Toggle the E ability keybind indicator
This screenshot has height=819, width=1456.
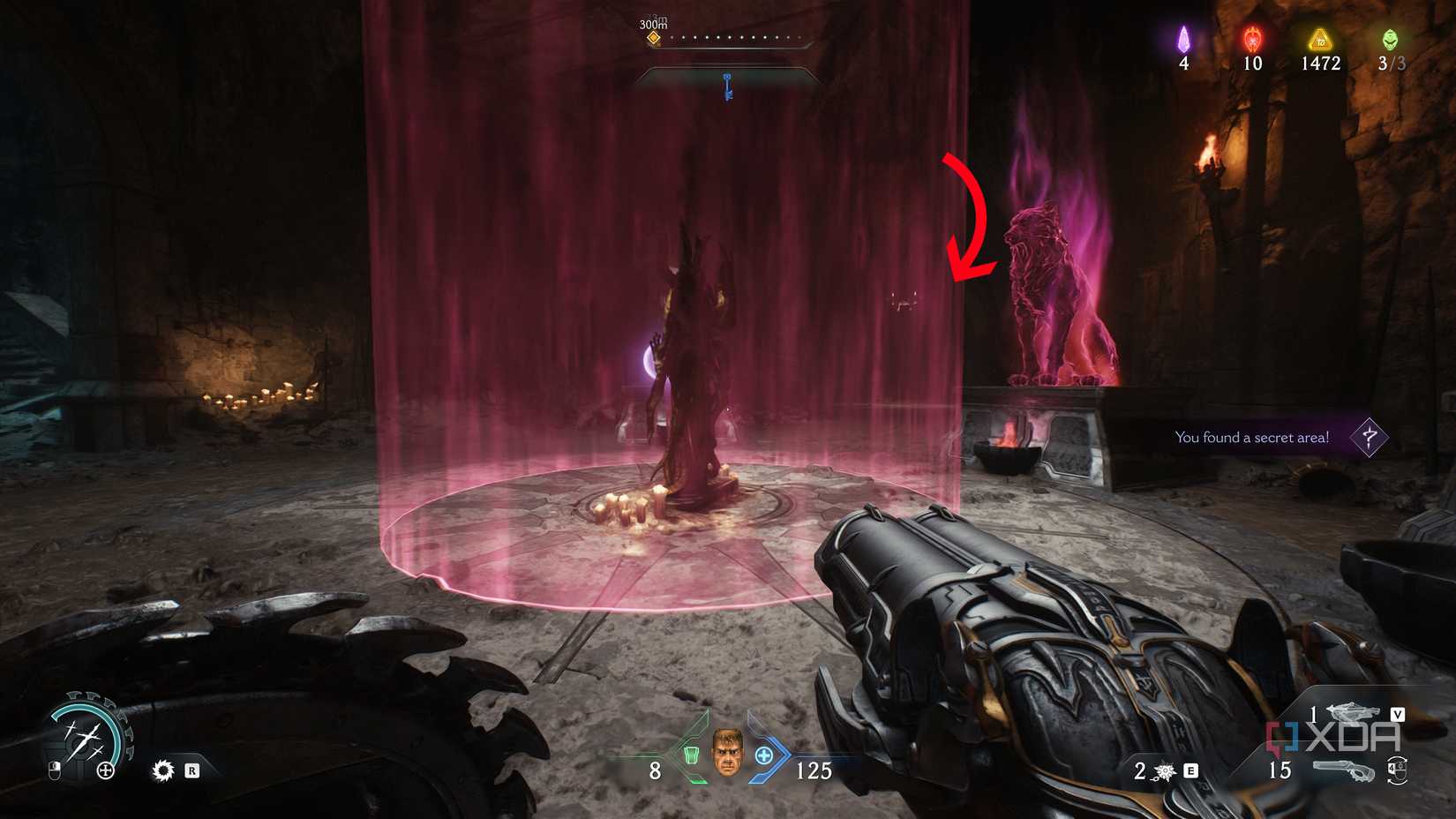coord(1190,772)
